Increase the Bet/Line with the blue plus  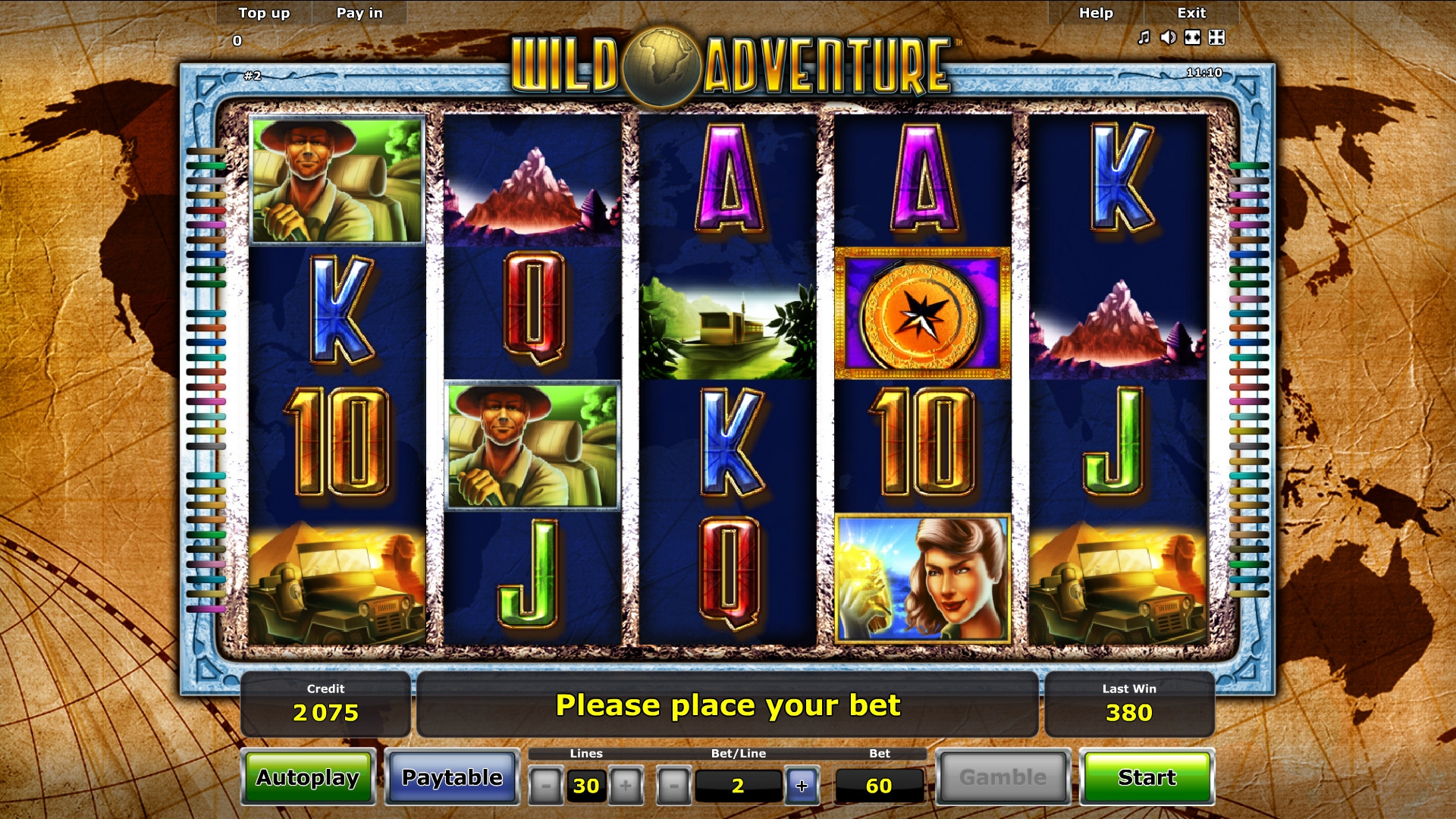coord(802,786)
